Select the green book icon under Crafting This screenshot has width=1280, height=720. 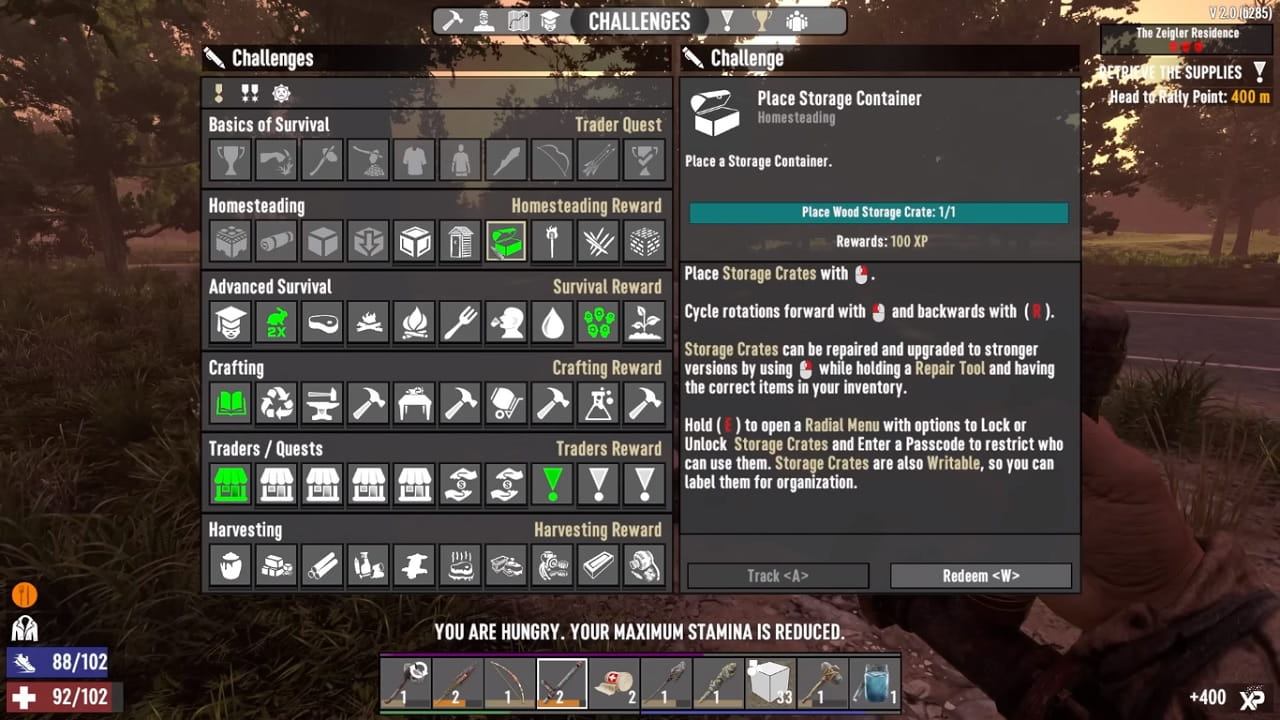[x=229, y=402]
